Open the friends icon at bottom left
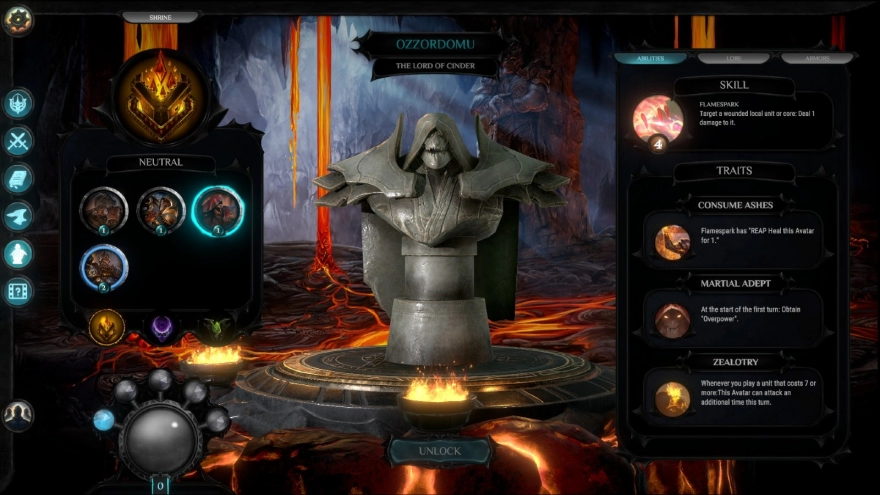Screen dimensions: 880x495 click(x=18, y=414)
